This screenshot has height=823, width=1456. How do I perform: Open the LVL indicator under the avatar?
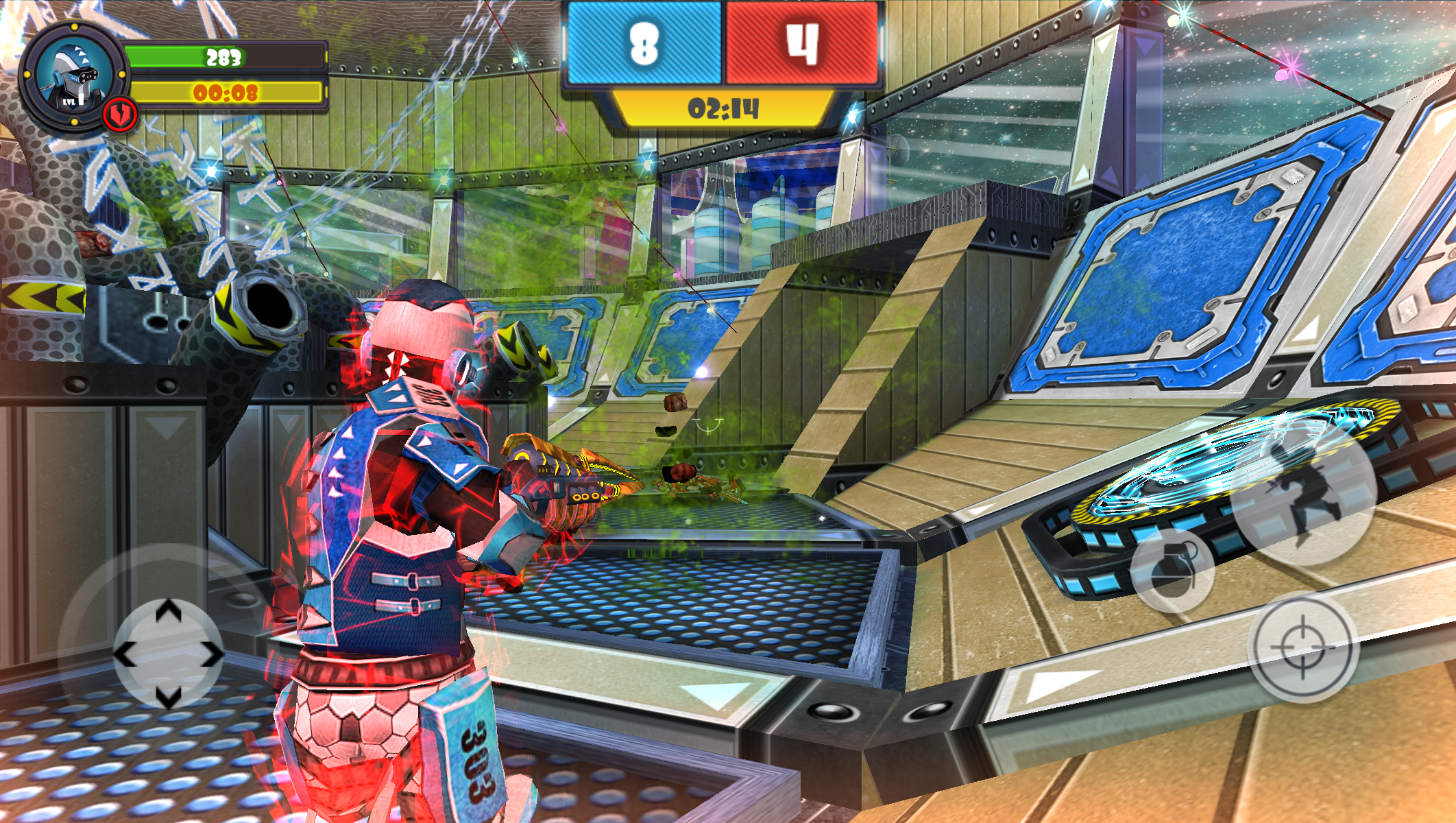(74, 103)
